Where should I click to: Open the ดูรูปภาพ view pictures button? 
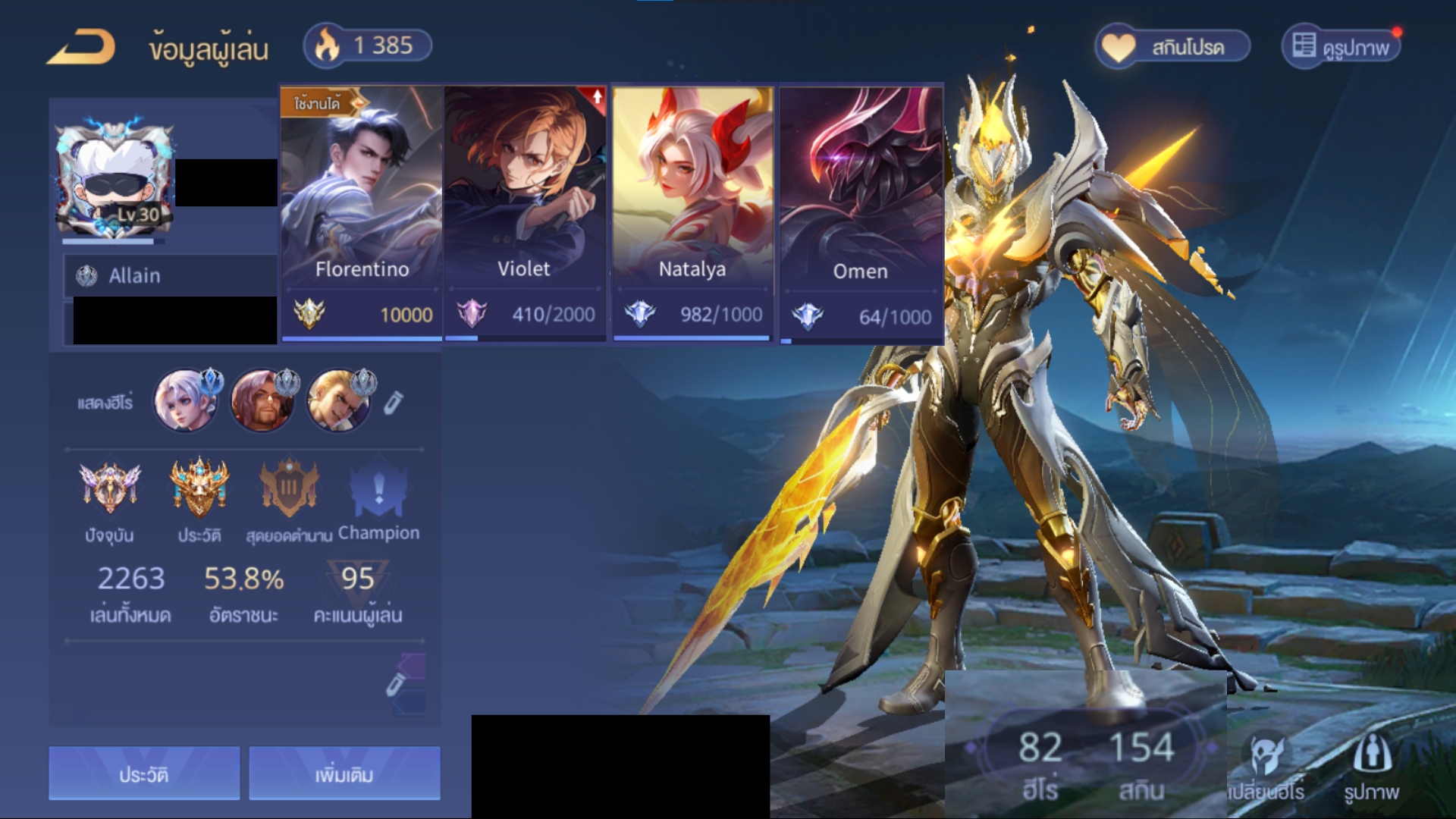[x=1341, y=47]
